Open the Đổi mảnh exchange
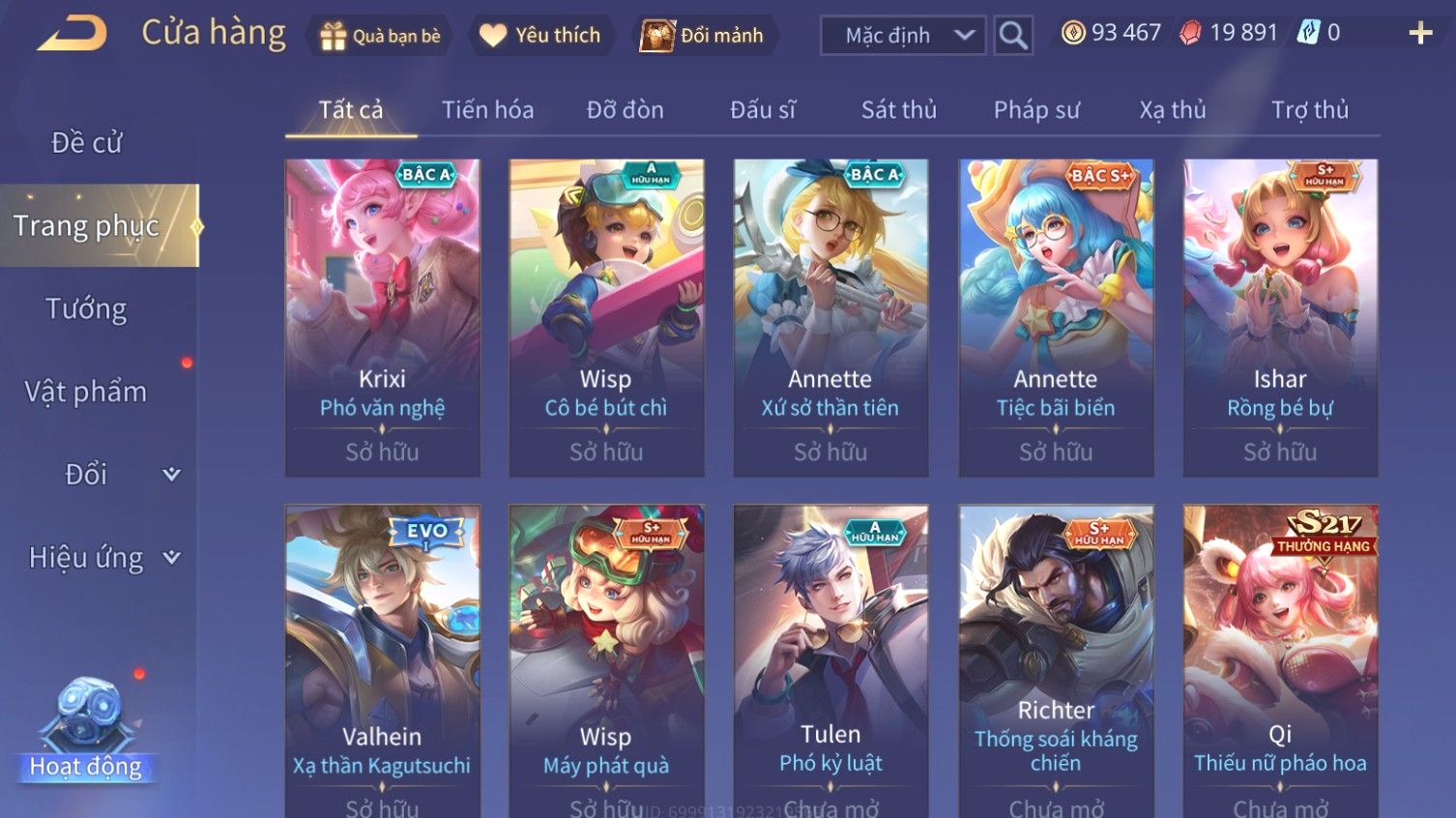Viewport: 1456px width, 818px height. [x=704, y=36]
